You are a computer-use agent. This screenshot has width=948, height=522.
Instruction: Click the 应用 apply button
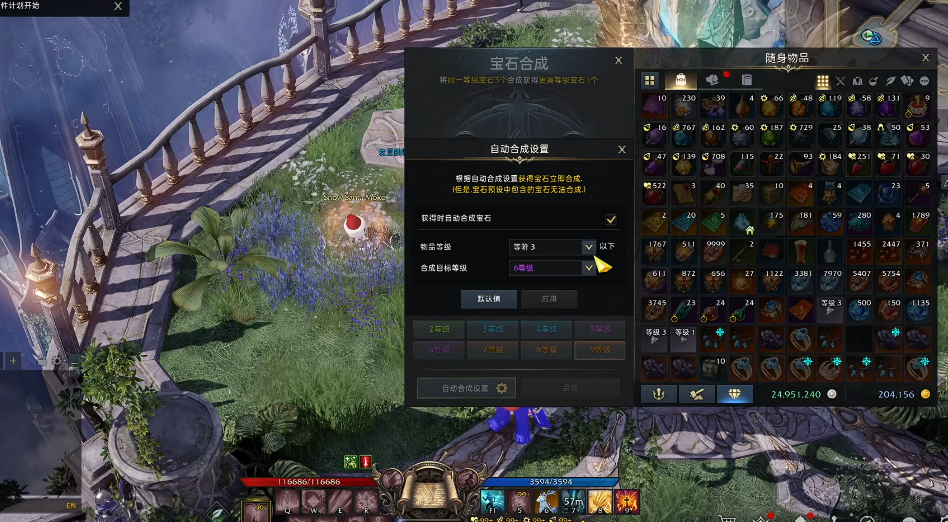[x=548, y=299]
